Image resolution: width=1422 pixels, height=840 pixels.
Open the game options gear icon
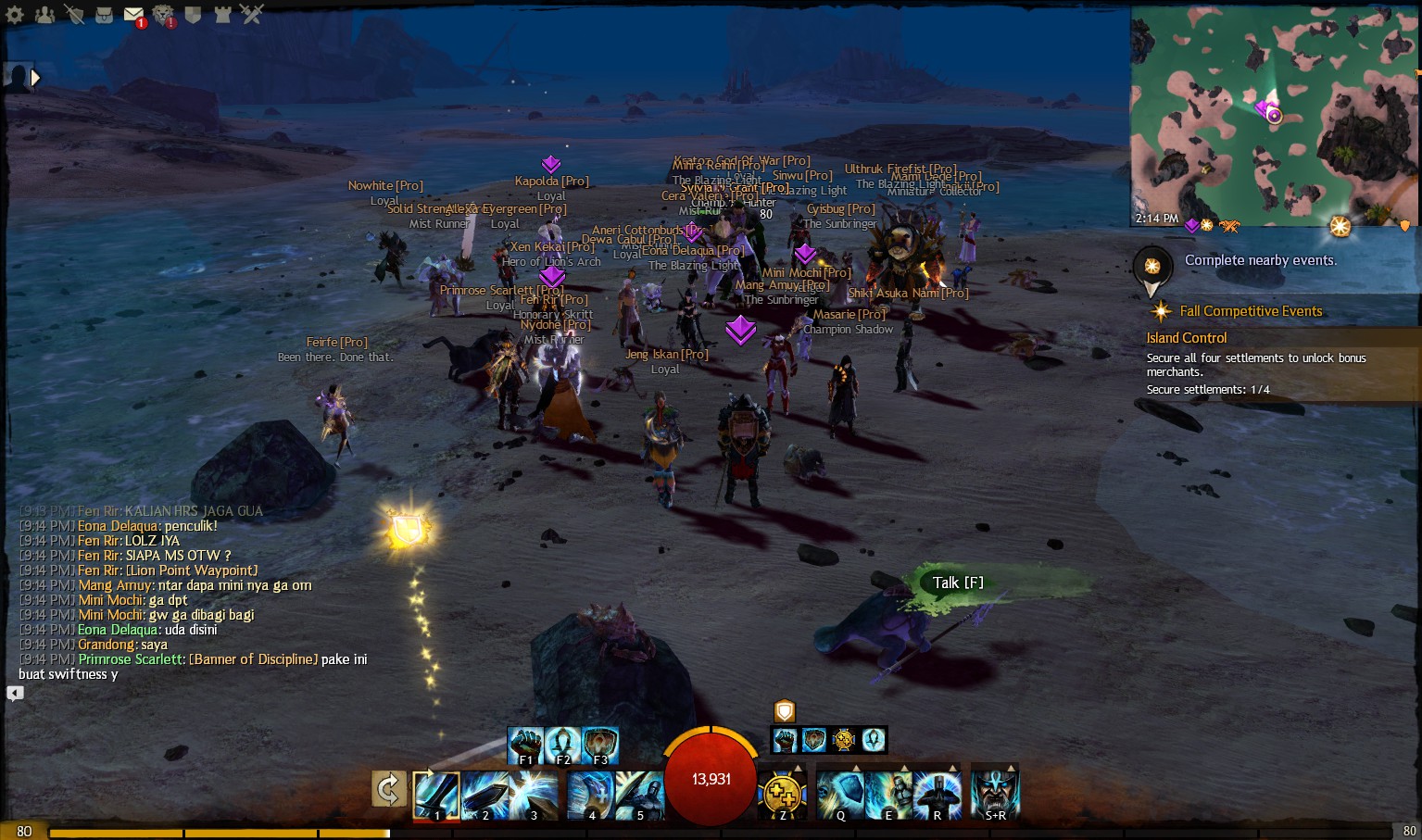coord(13,14)
